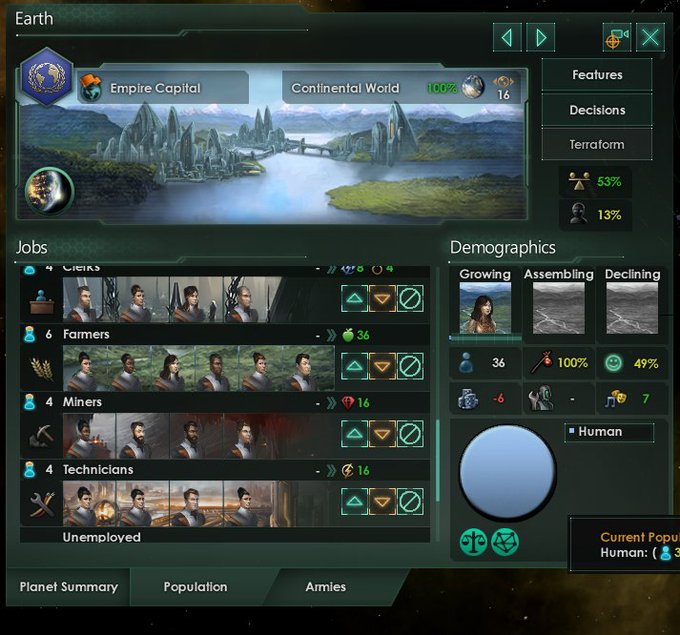Show the Armies tab
680x635 pixels.
click(x=326, y=587)
